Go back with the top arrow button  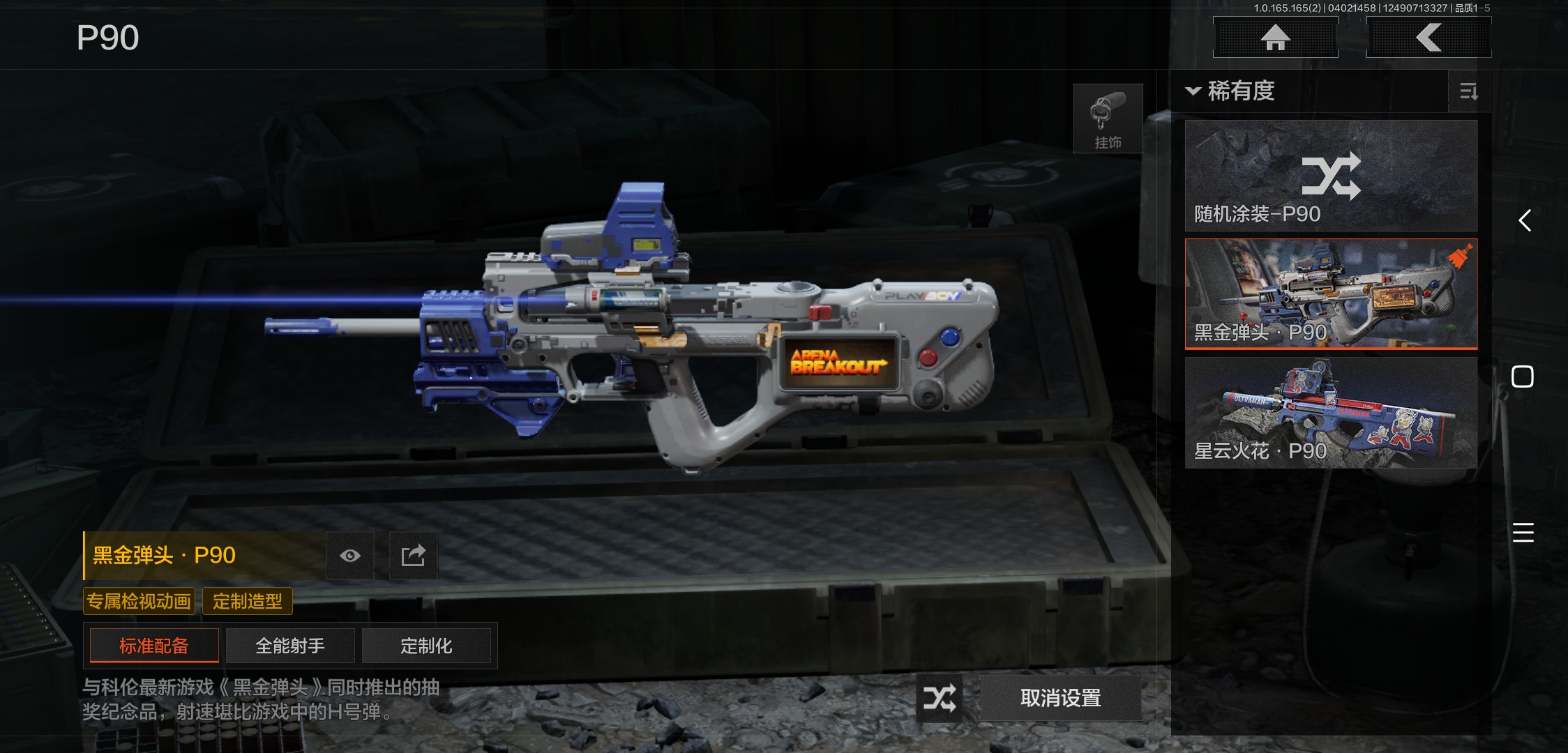tap(1428, 38)
